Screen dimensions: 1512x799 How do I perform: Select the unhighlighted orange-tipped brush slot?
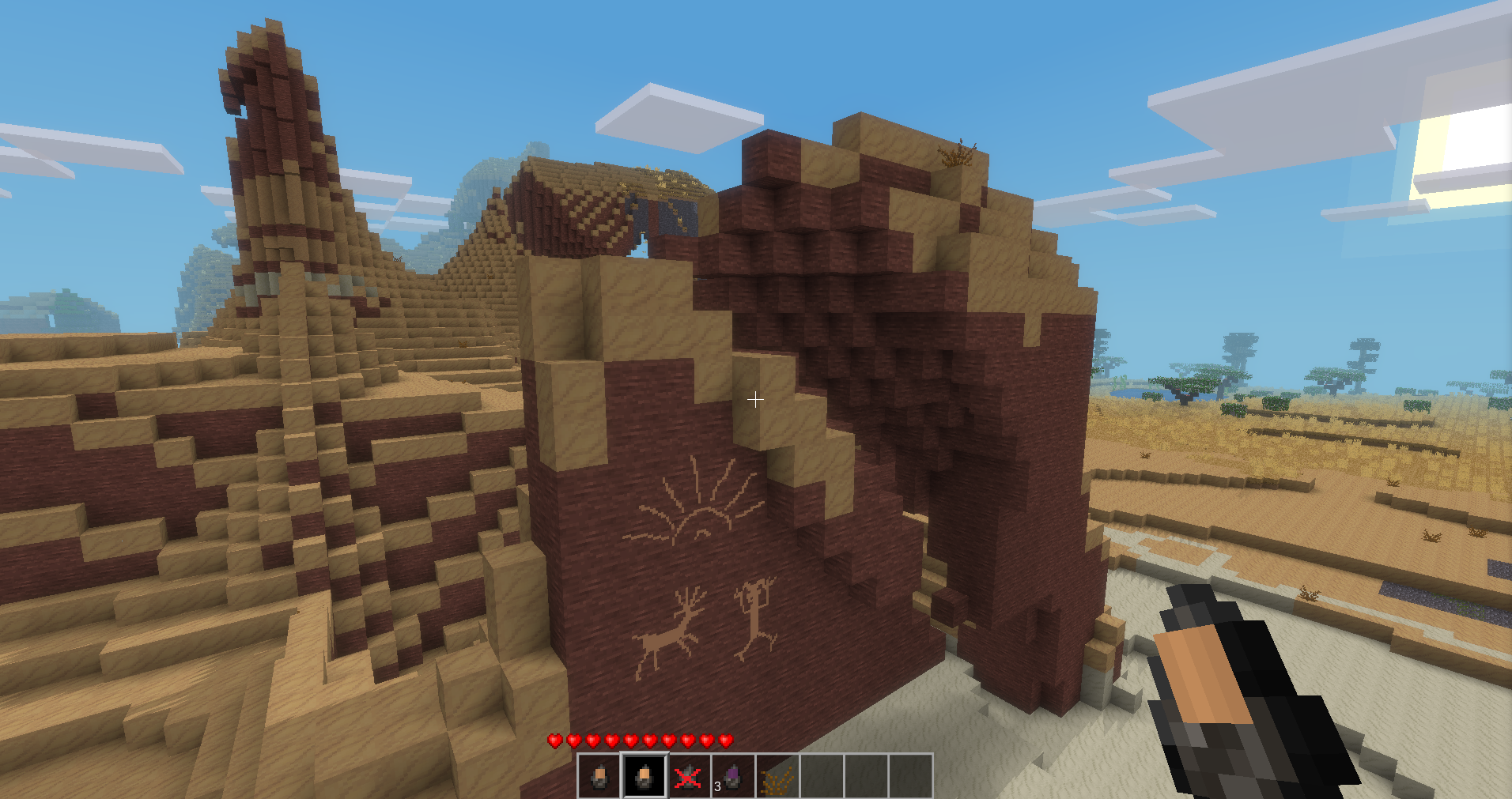point(600,775)
